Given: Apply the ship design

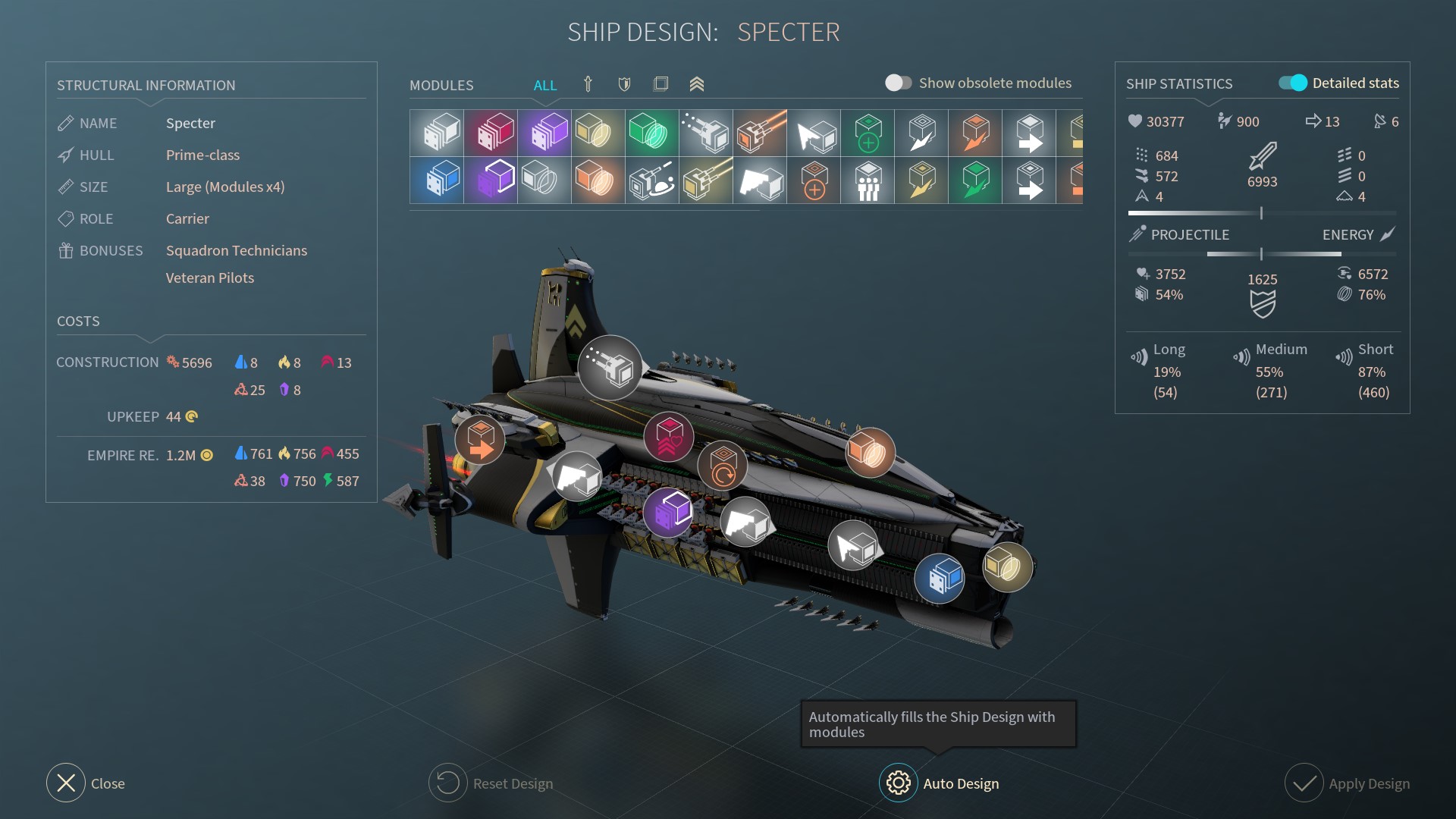Looking at the screenshot, I should (1304, 783).
